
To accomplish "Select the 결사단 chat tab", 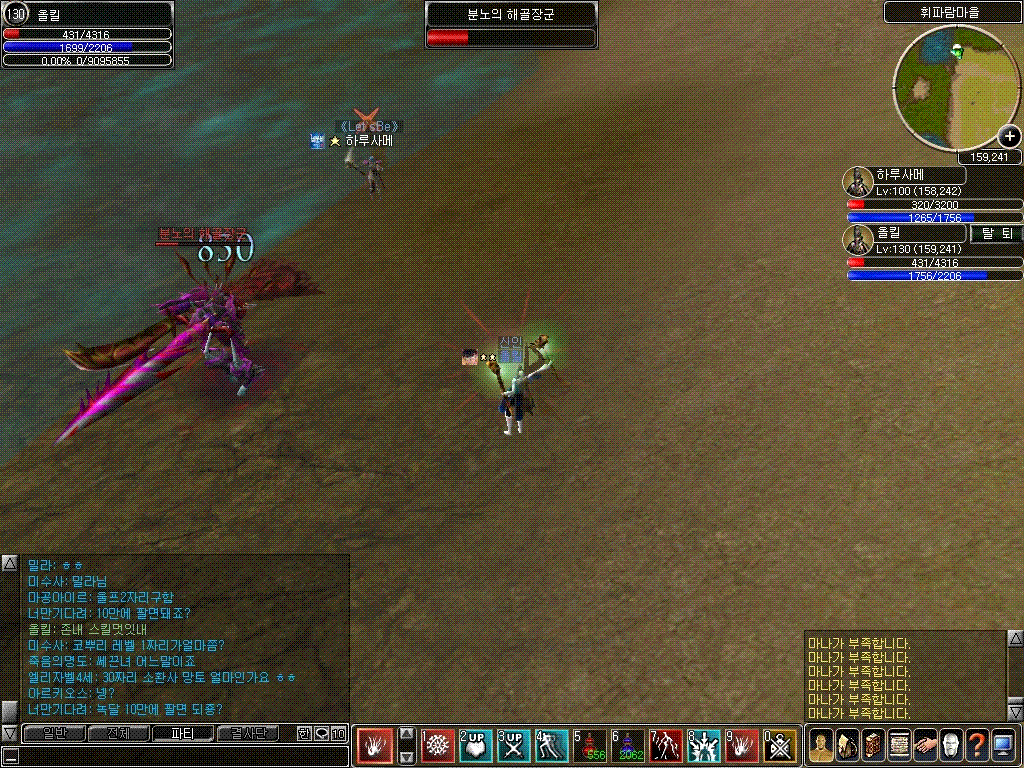I will click(248, 734).
